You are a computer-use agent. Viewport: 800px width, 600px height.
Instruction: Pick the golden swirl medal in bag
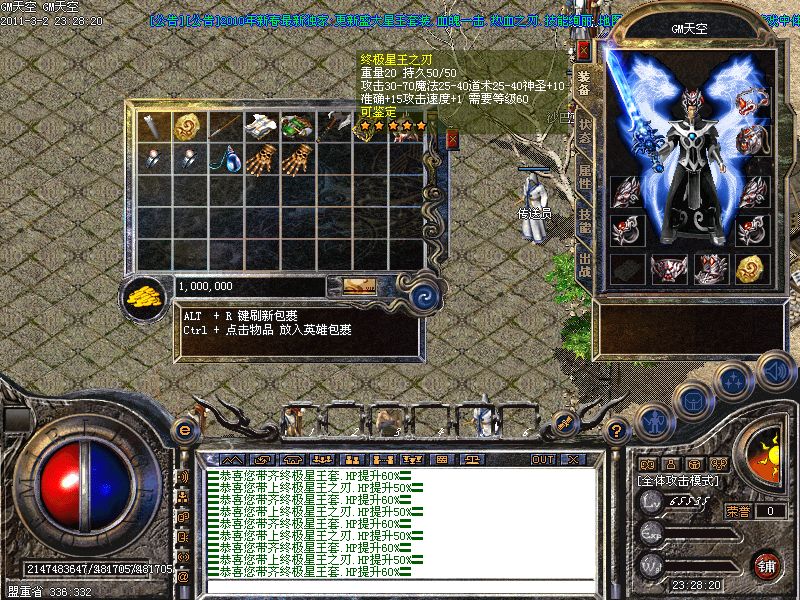point(187,126)
